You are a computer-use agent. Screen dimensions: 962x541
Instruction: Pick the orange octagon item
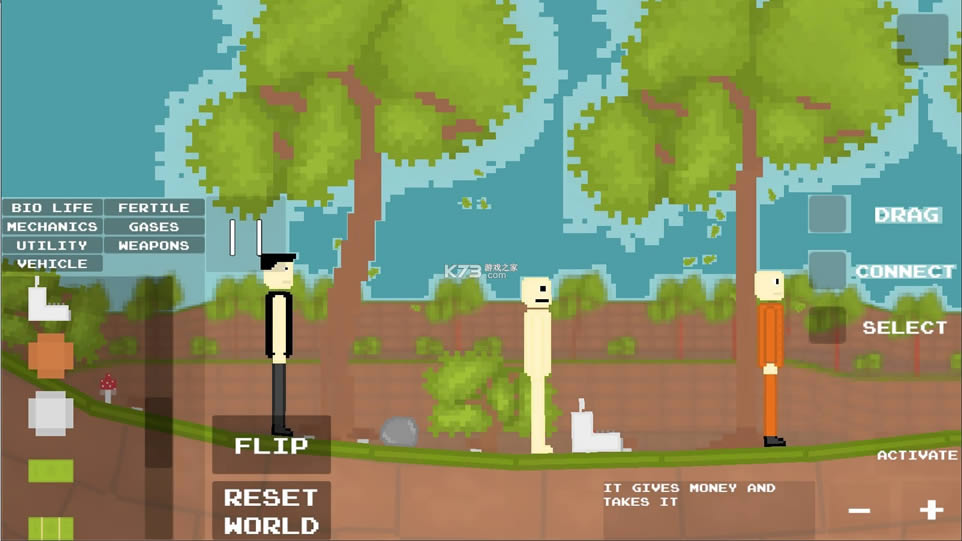point(50,356)
